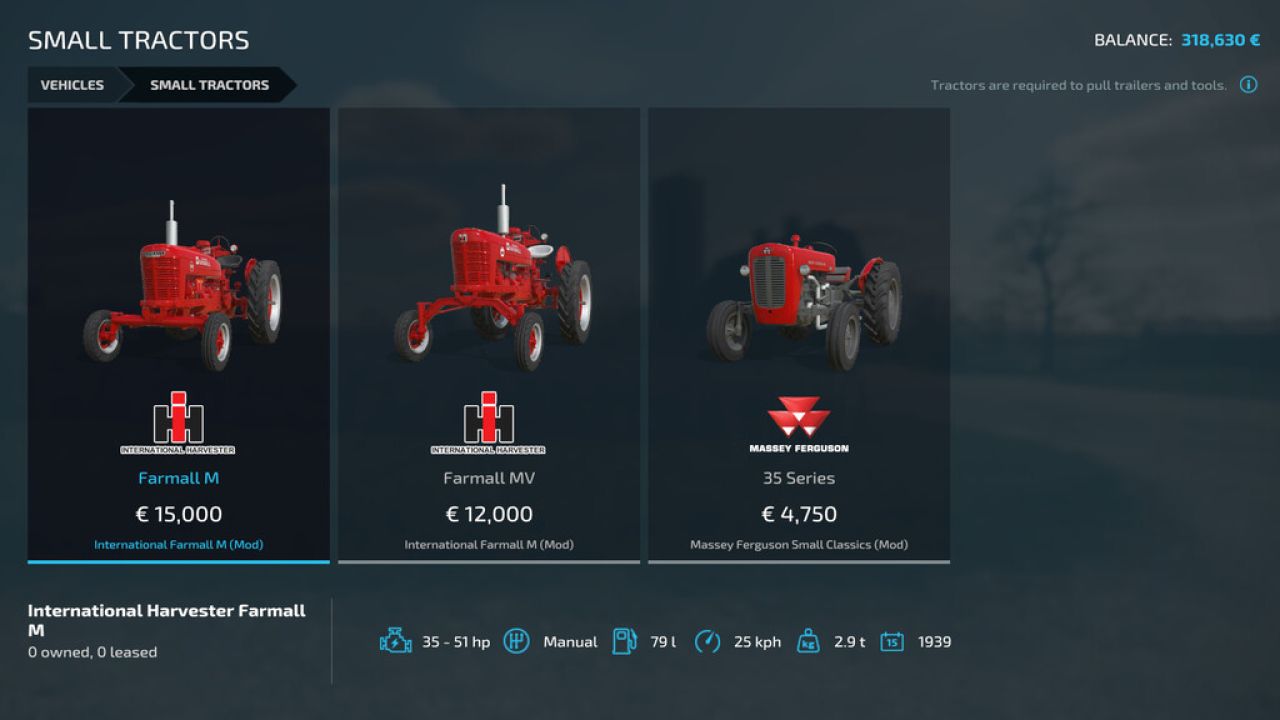Open the tractors info tooltip icon

(1248, 84)
